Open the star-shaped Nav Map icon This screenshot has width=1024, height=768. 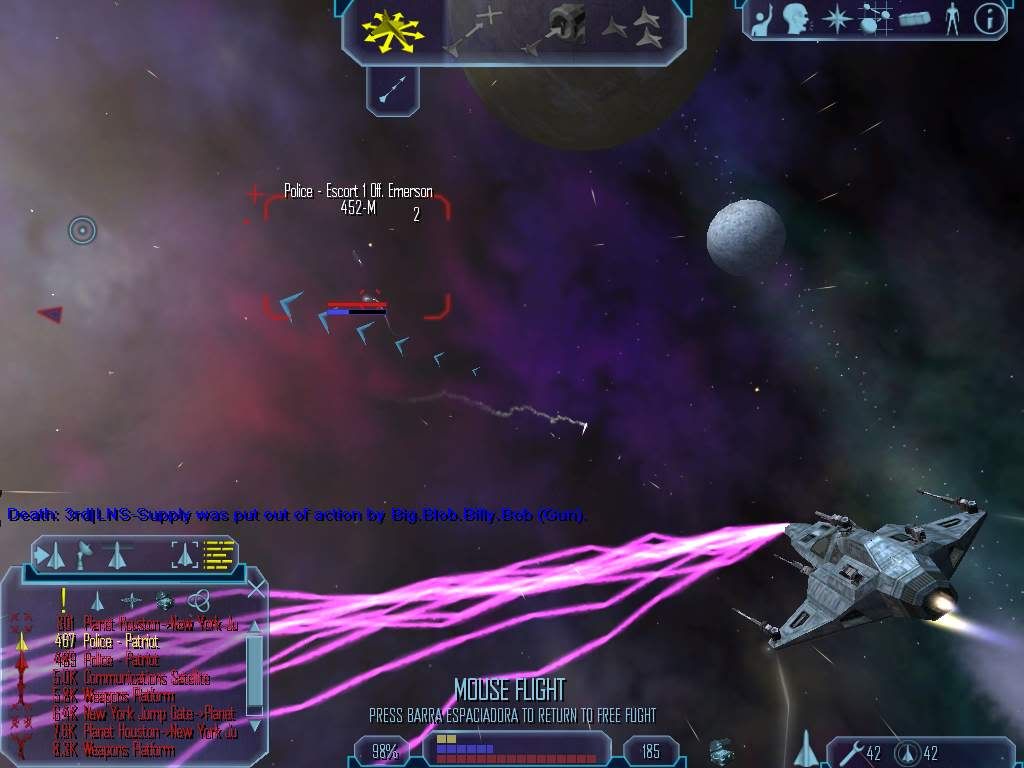(x=838, y=18)
